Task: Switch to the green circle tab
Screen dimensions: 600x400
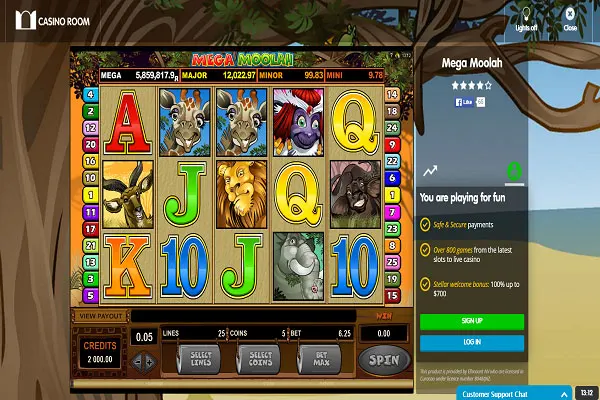Action: 514,171
